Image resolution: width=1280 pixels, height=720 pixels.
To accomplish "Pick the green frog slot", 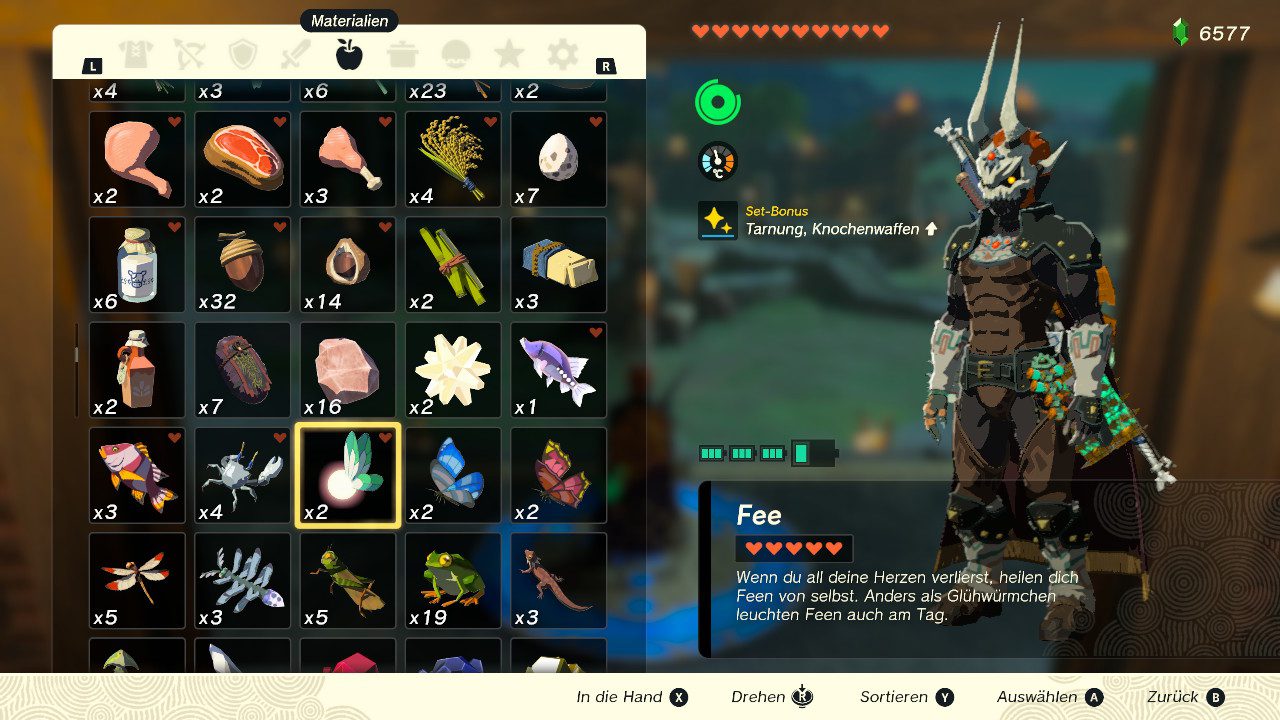I will (453, 580).
